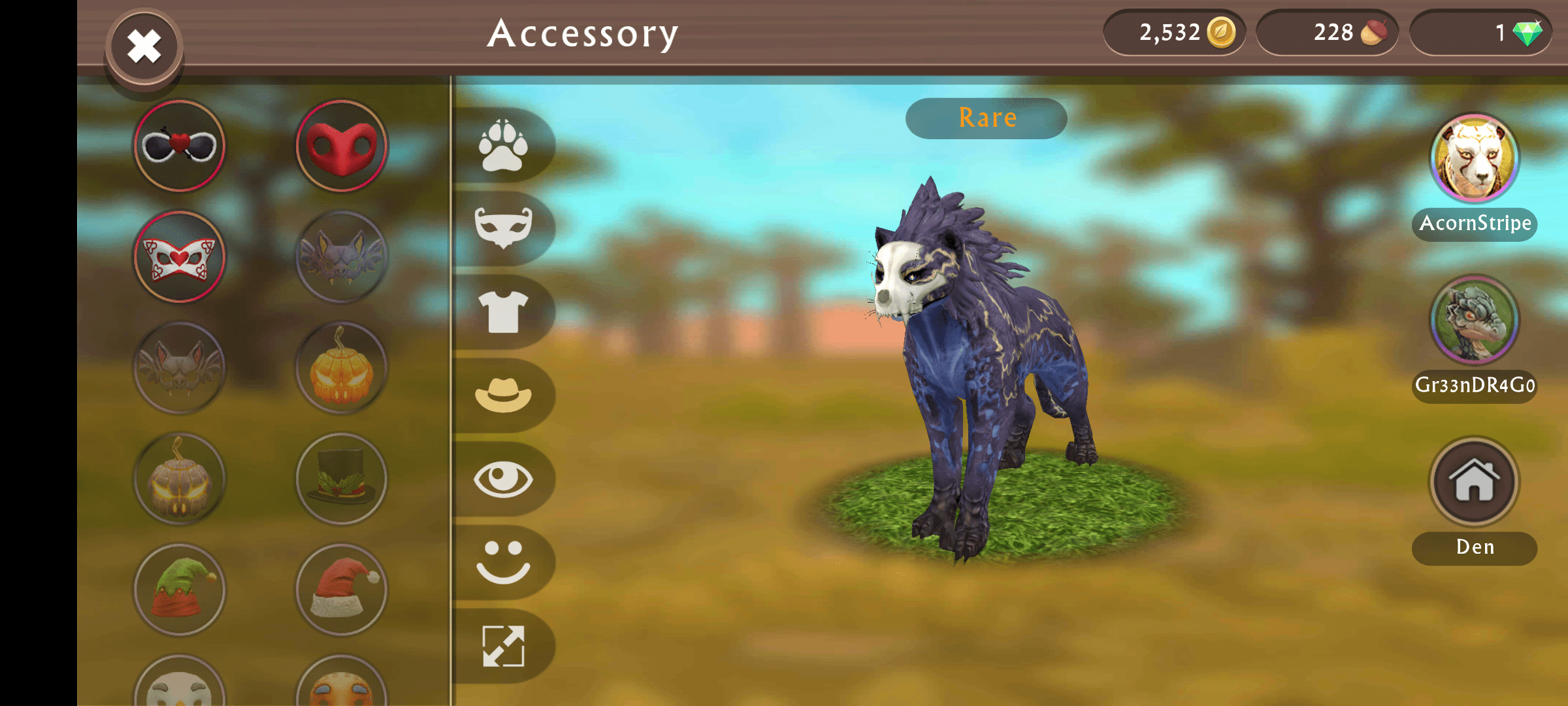The image size is (1568, 706).
Task: Select the holly top hat accessory
Action: [340, 479]
